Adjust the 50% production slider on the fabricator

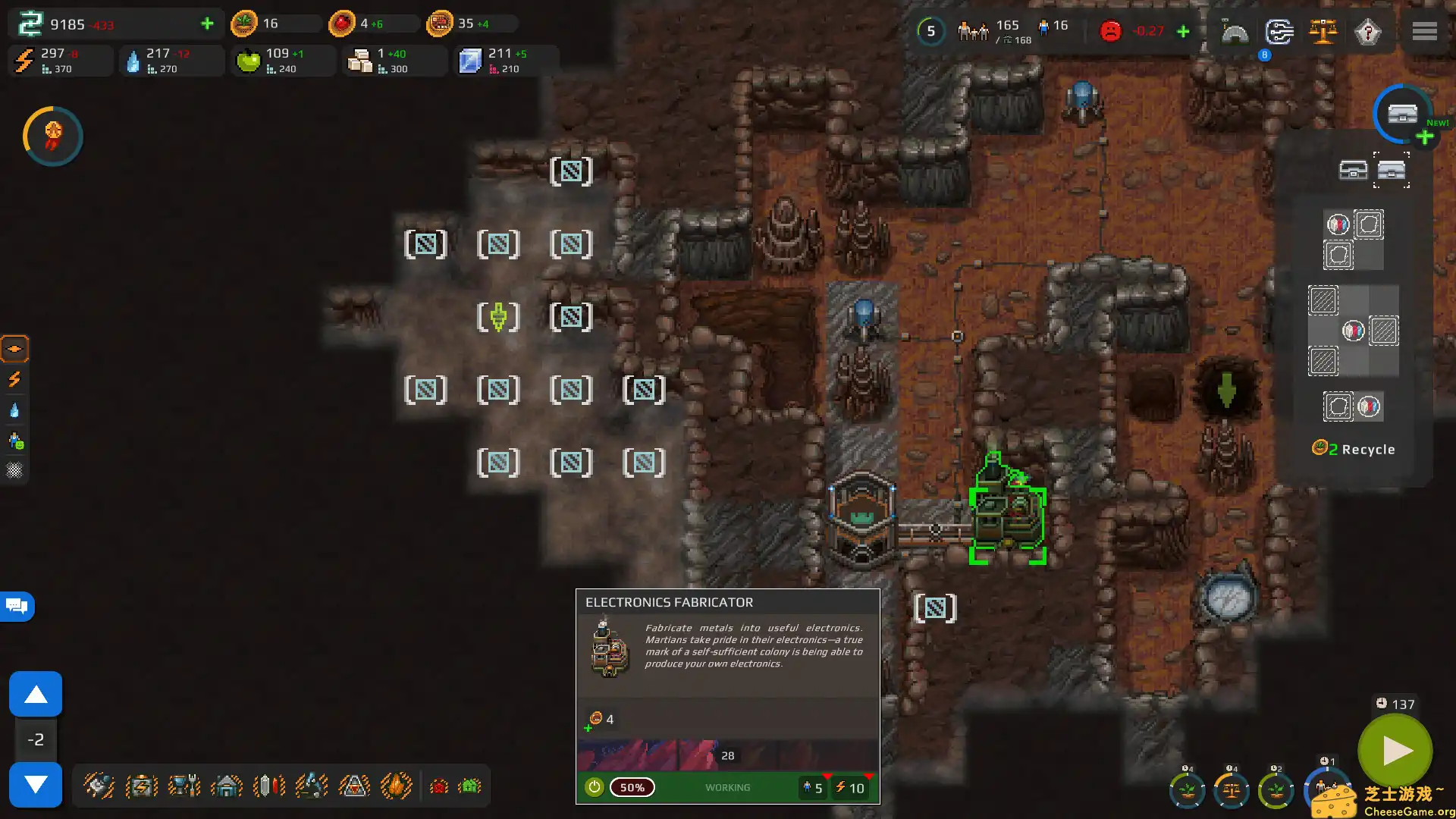pos(632,787)
